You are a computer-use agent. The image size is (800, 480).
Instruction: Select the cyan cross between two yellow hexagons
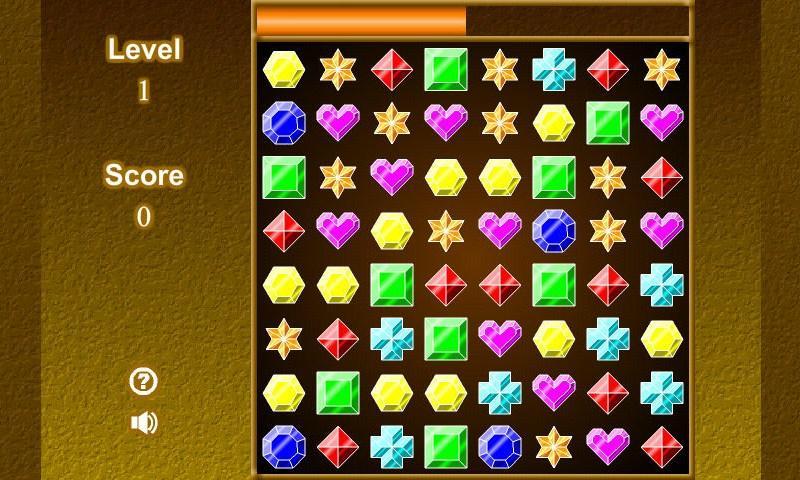tap(607, 339)
